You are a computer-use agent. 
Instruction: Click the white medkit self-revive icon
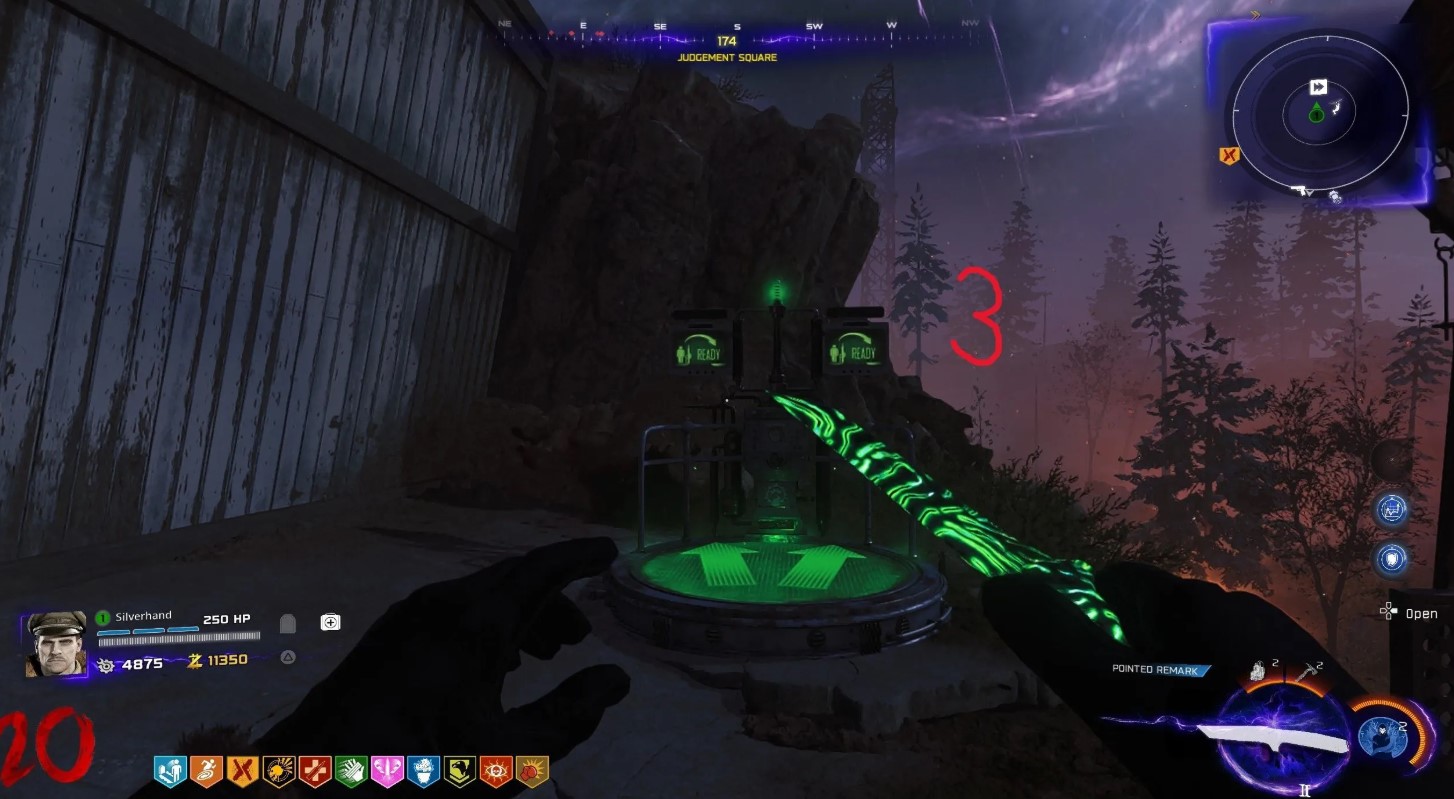point(330,622)
